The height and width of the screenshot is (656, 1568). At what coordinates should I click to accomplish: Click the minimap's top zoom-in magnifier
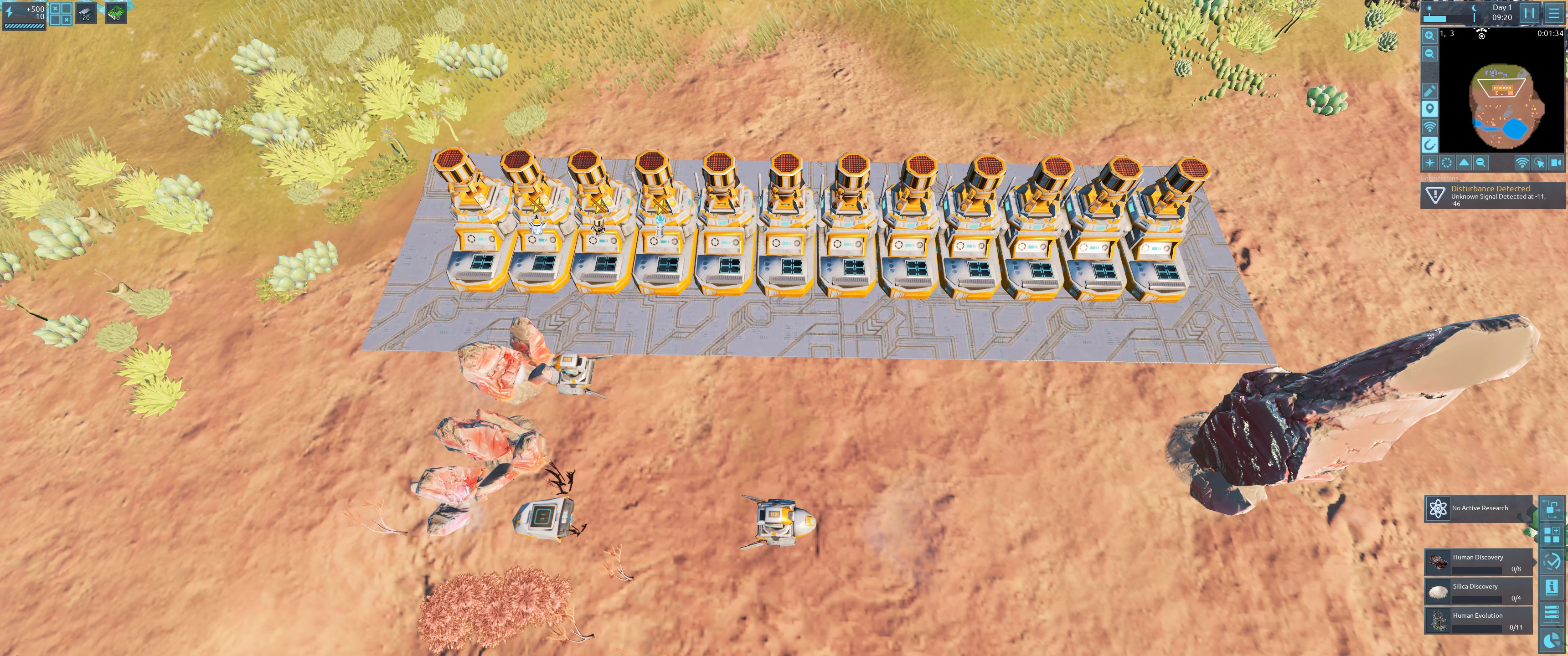tap(1429, 36)
